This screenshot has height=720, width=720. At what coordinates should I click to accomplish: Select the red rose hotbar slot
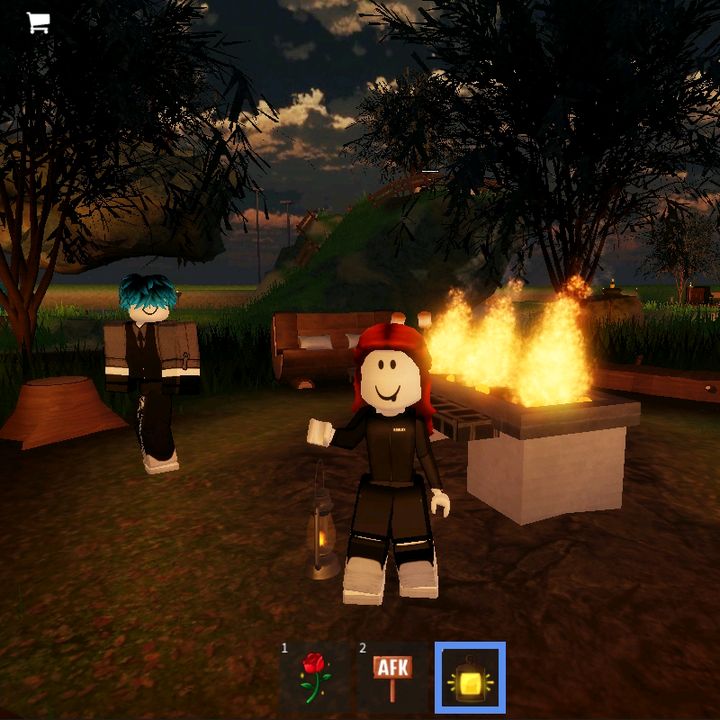point(314,677)
